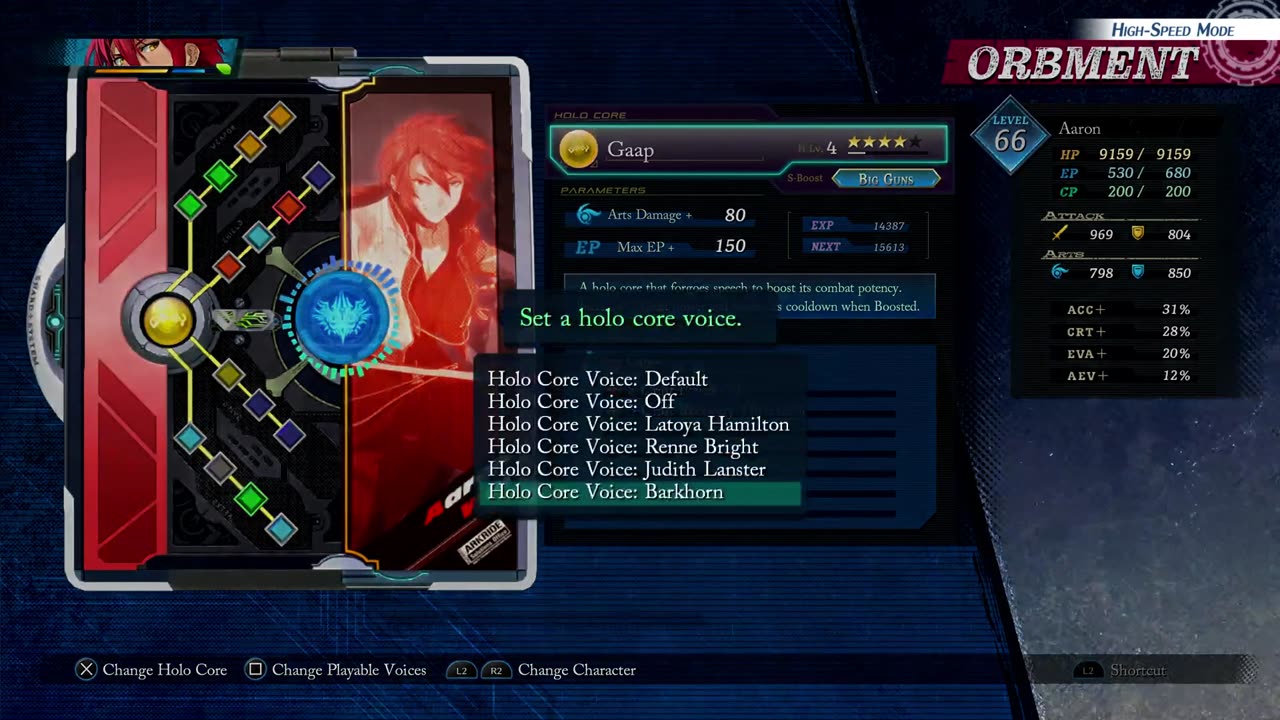The height and width of the screenshot is (720, 1280).
Task: Pick Latoya Hamilton holo core voice
Action: click(x=638, y=424)
